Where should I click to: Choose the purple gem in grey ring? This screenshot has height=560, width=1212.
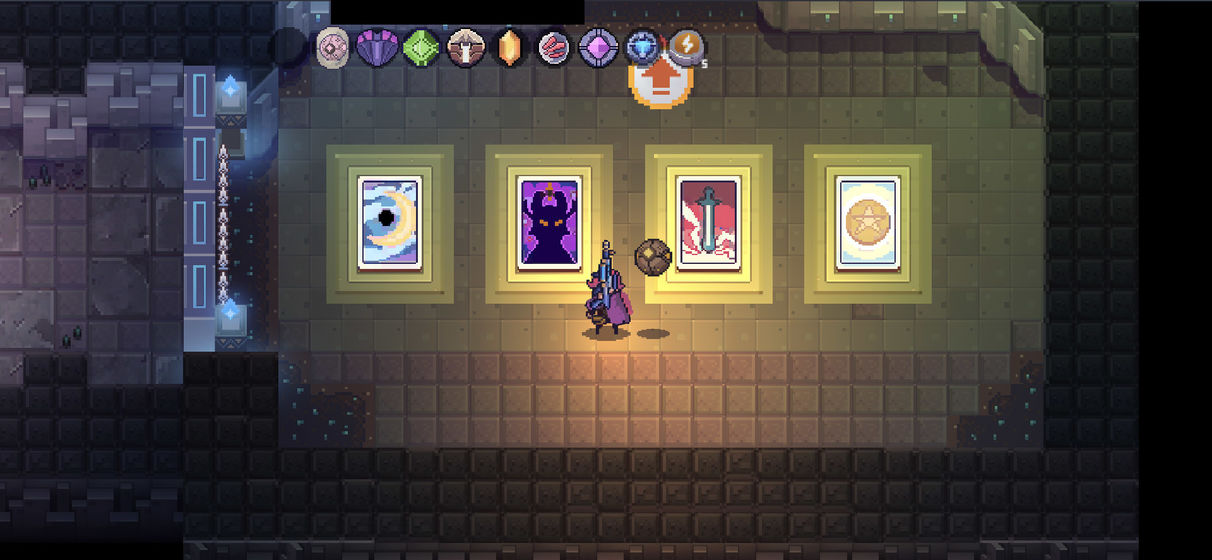pos(598,47)
